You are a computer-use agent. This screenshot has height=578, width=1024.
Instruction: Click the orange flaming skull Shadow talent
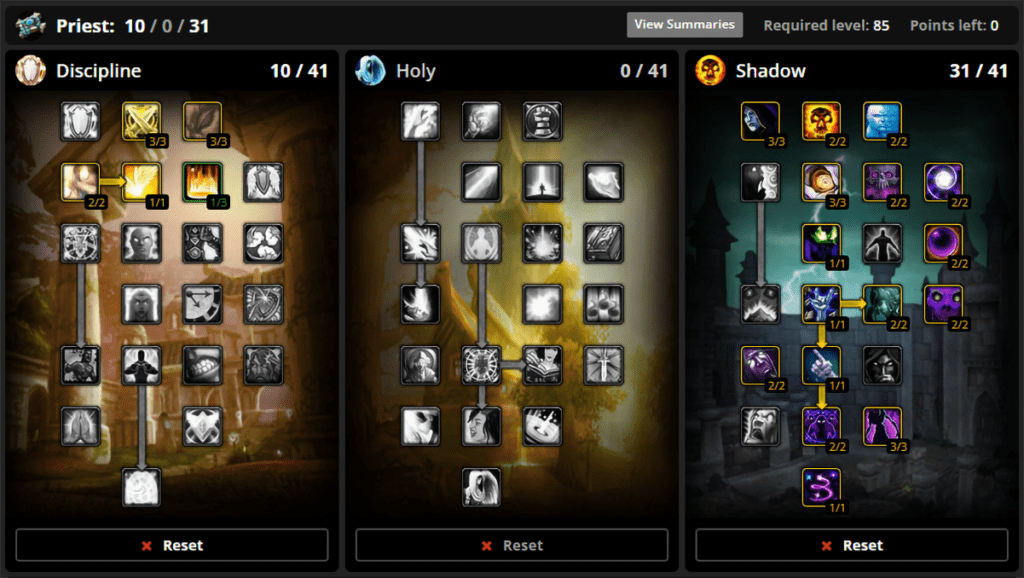point(822,121)
